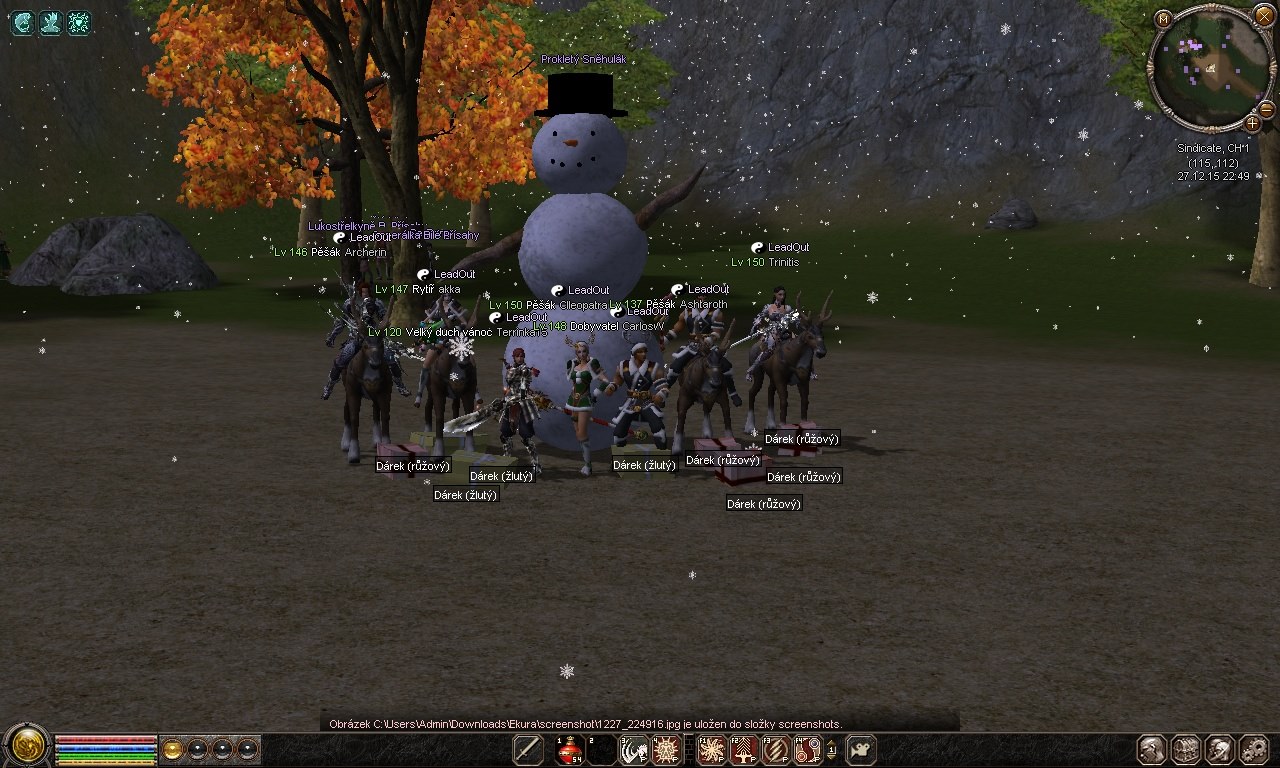Image resolution: width=1280 pixels, height=768 pixels.
Task: Open the inventory from the taskbar
Action: click(x=1186, y=749)
